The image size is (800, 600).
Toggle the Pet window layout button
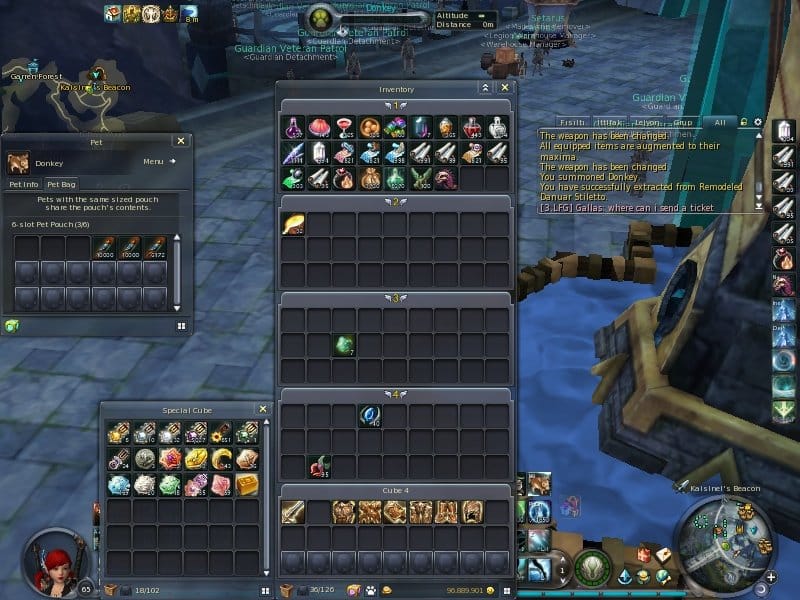182,325
